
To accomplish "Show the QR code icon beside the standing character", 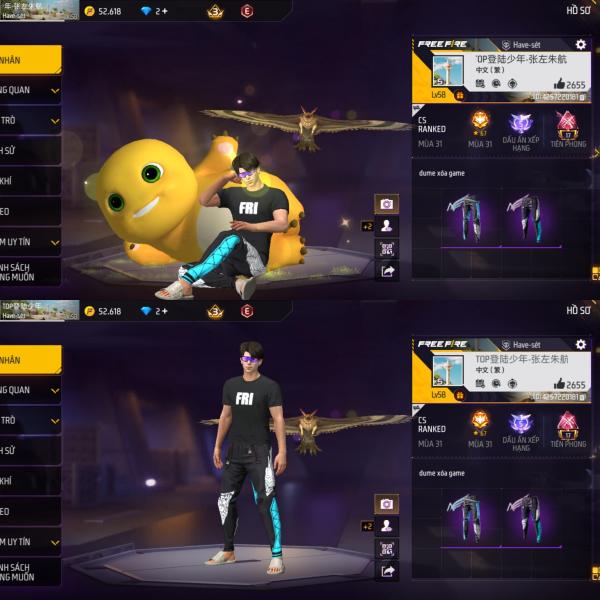I will click(387, 548).
